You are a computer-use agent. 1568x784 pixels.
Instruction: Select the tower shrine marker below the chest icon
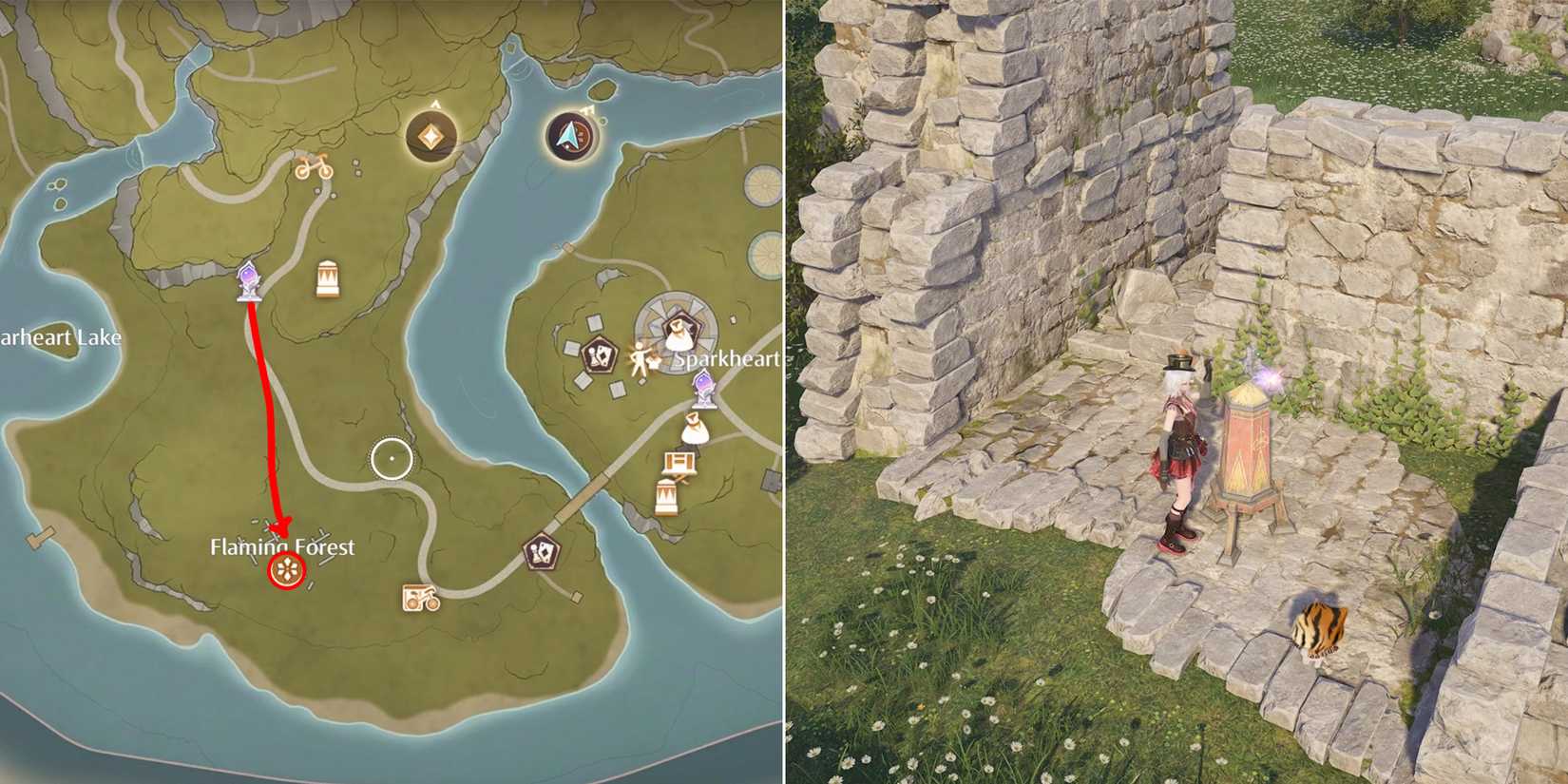pyautogui.click(x=667, y=497)
